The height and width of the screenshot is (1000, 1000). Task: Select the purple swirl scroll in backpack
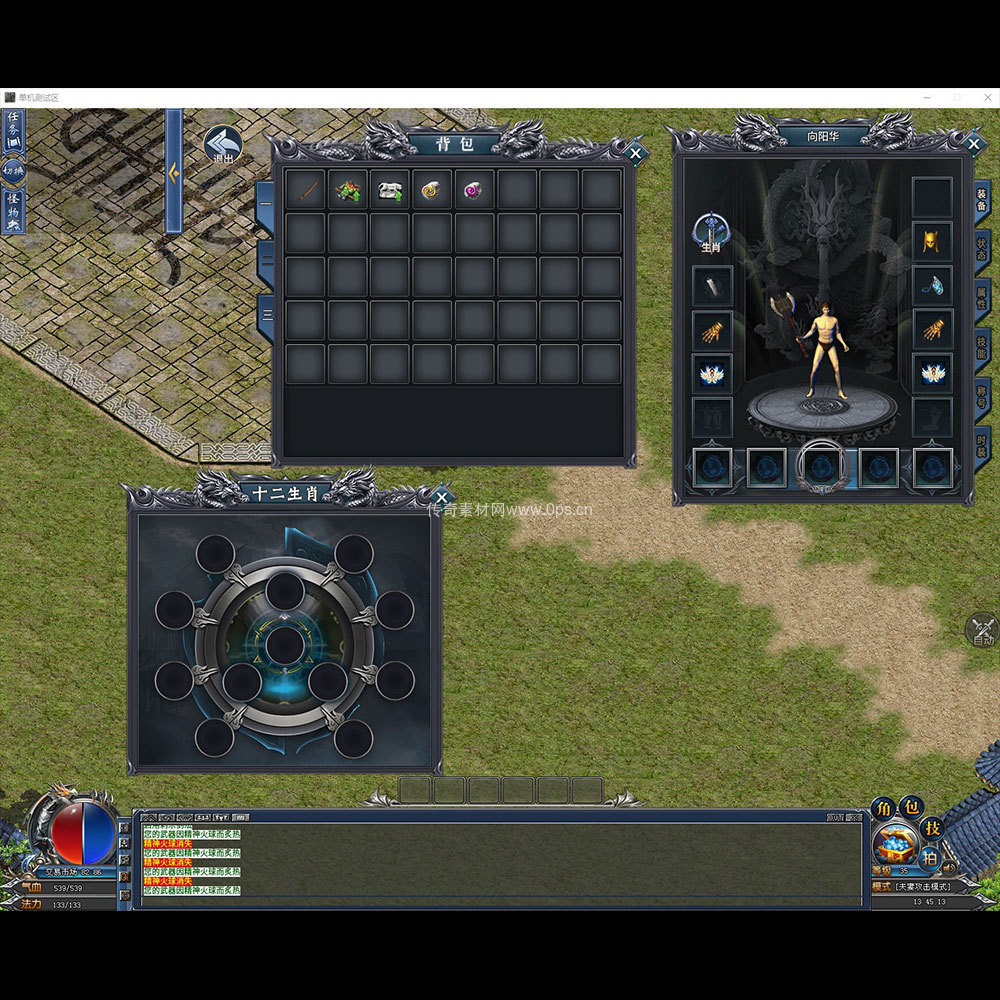[473, 190]
